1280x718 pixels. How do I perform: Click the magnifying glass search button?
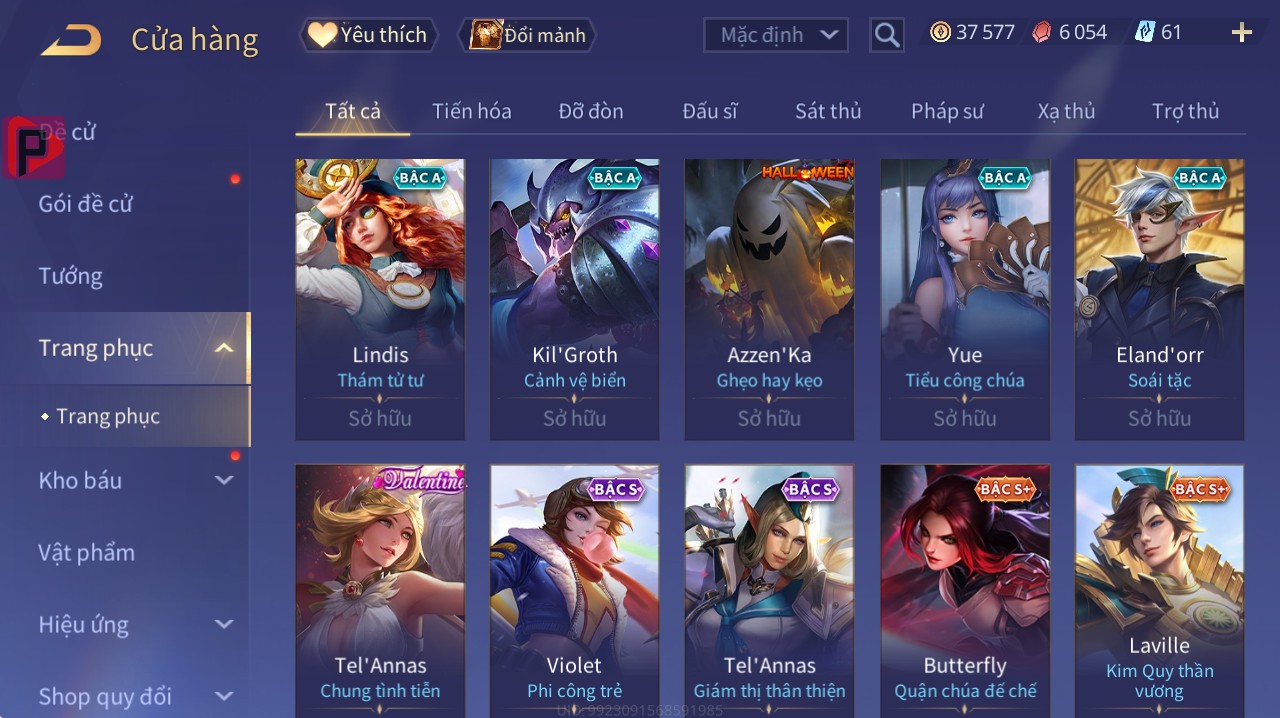[886, 35]
